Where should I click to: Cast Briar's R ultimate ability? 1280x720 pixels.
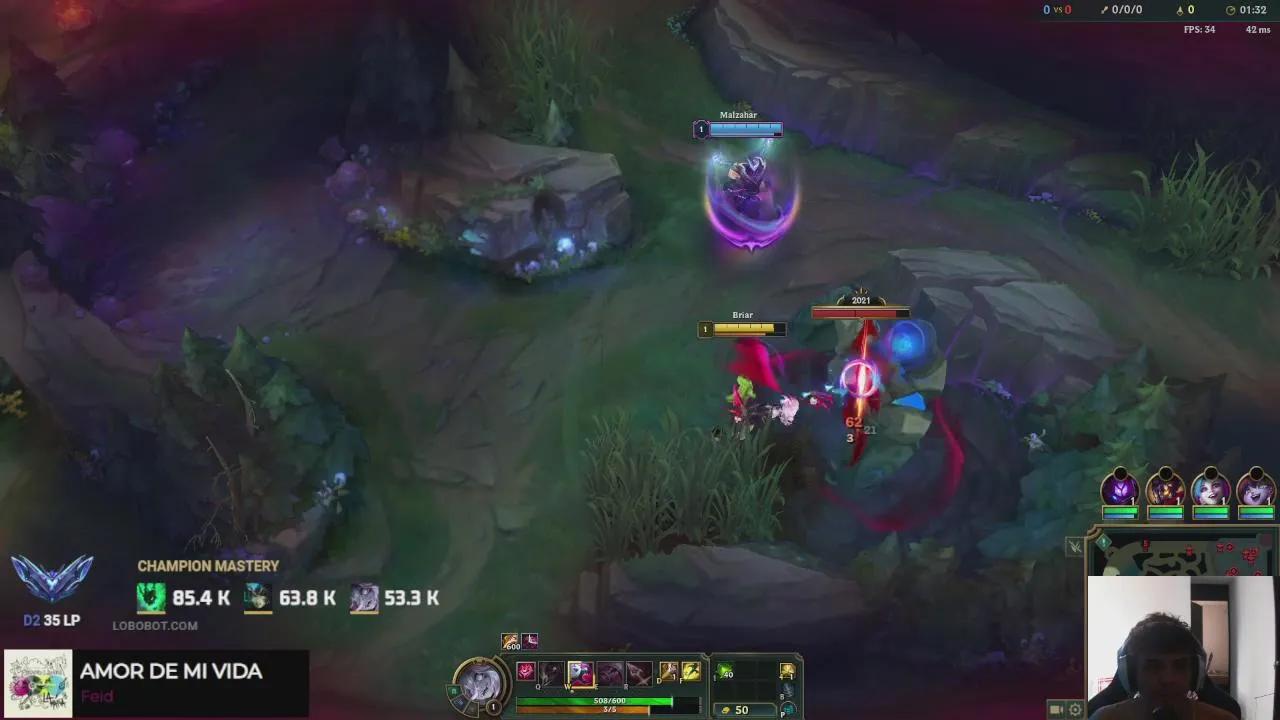tap(637, 671)
